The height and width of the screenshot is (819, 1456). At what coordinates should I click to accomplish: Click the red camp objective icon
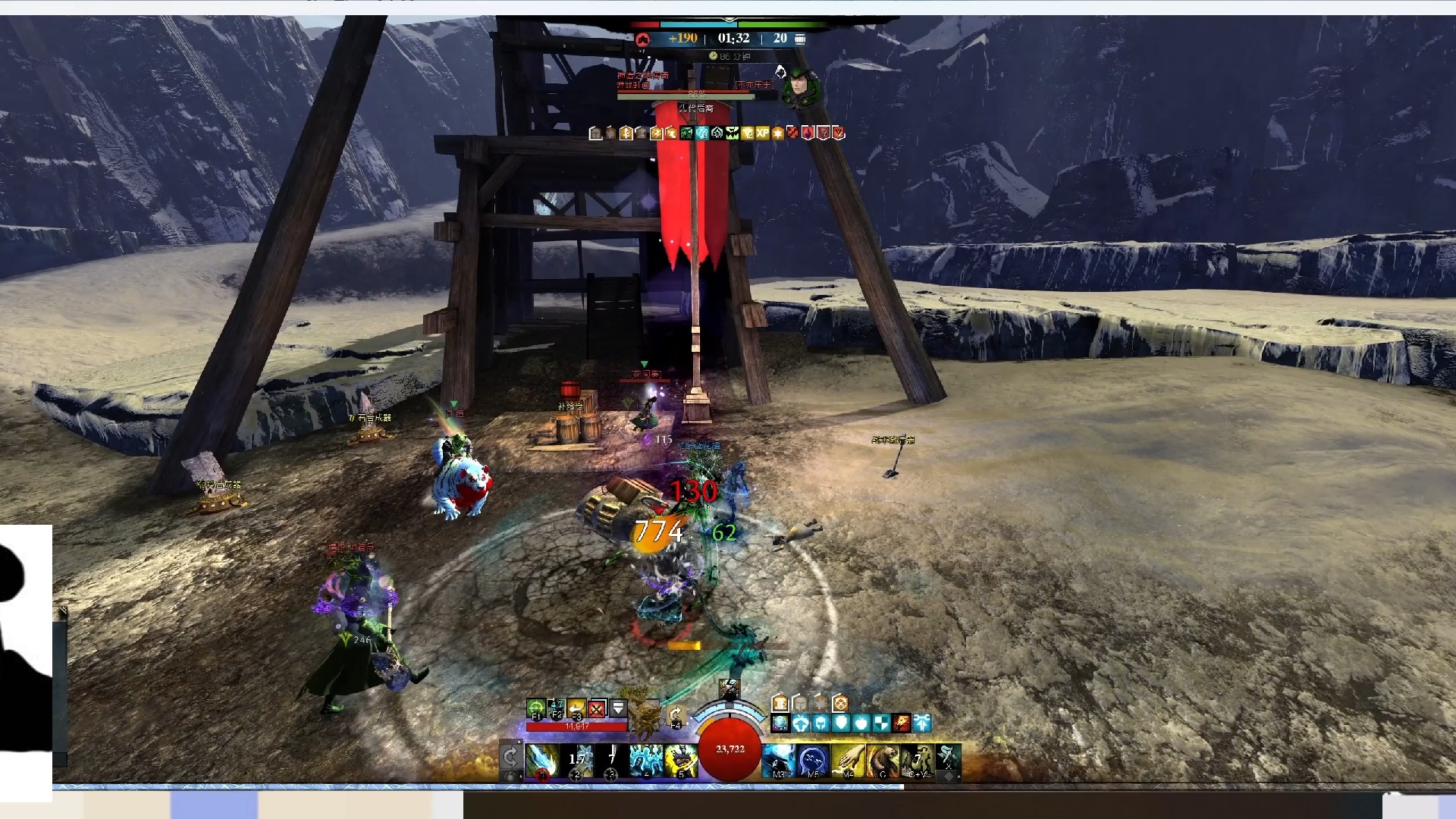(x=642, y=39)
